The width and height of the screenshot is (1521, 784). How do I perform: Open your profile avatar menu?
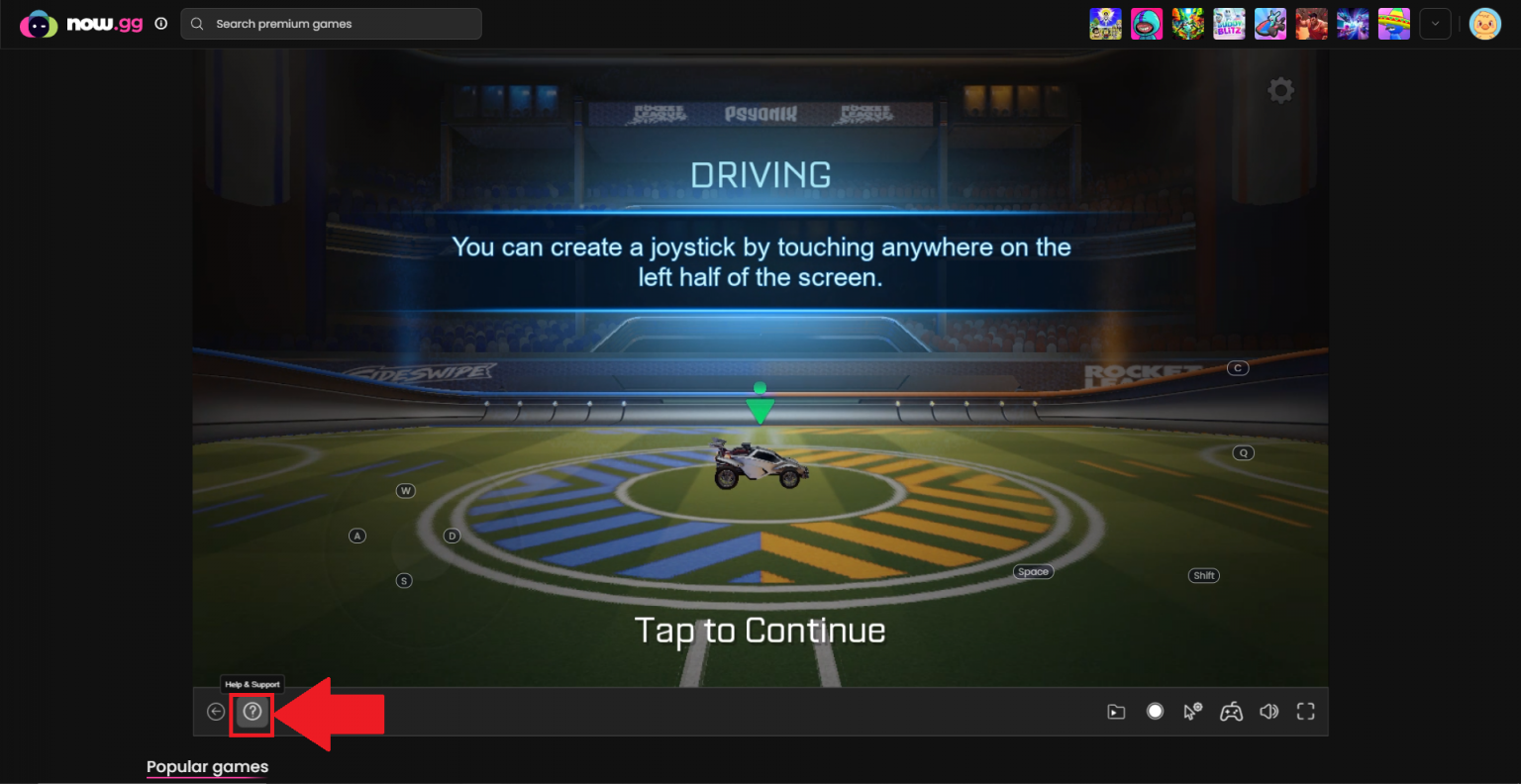[x=1484, y=24]
